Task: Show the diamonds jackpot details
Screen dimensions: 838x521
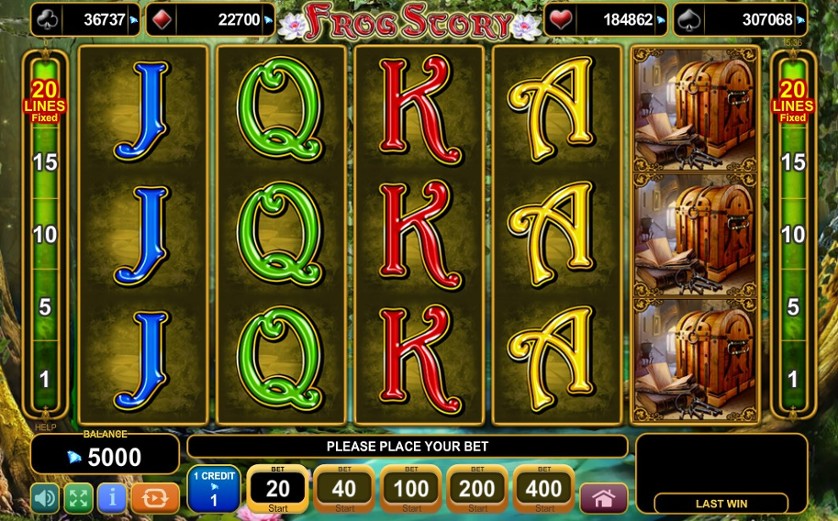Action: (x=210, y=19)
